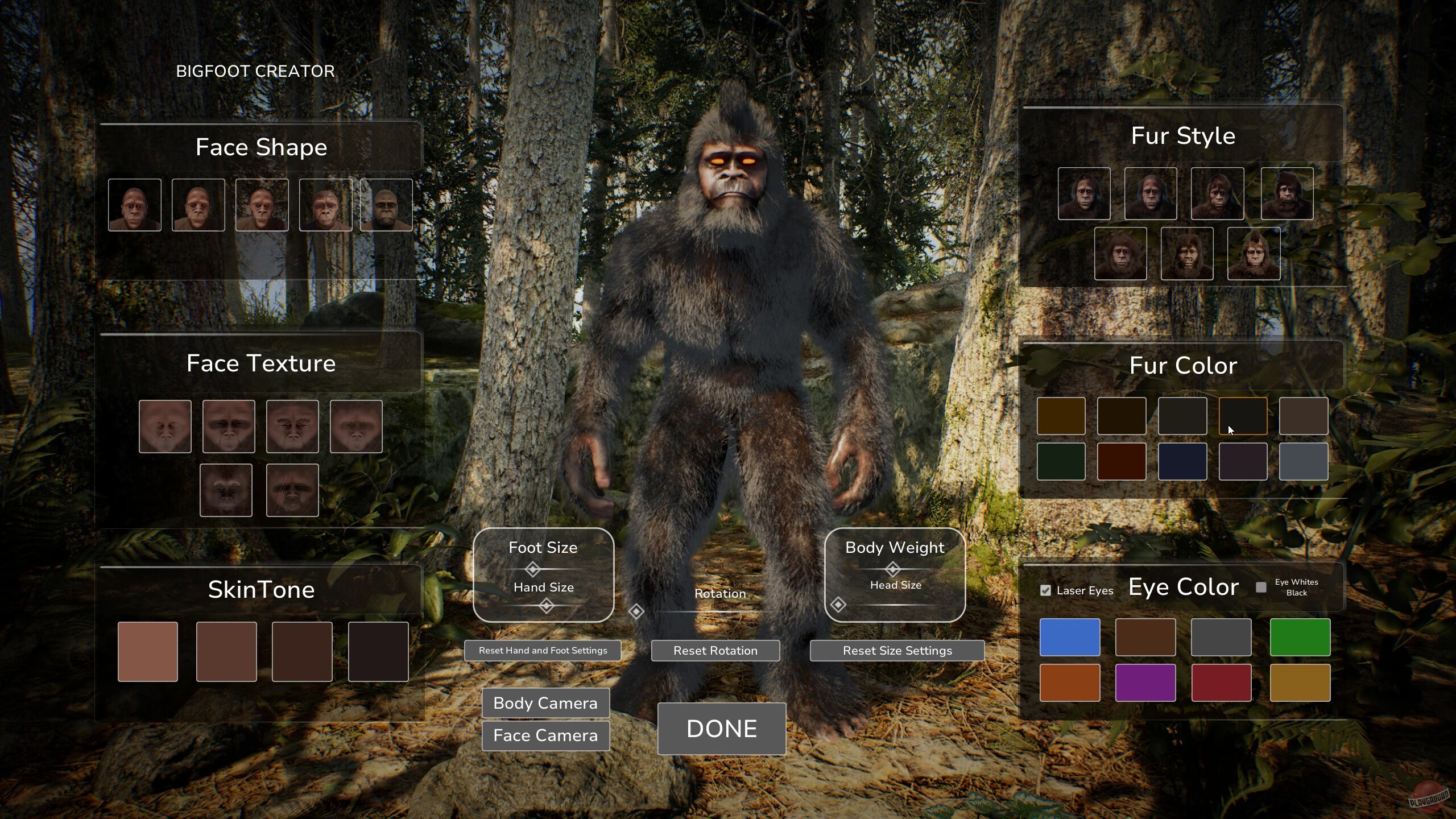Disable the Laser Eyes option
Image resolution: width=1456 pixels, height=819 pixels.
[x=1045, y=590]
